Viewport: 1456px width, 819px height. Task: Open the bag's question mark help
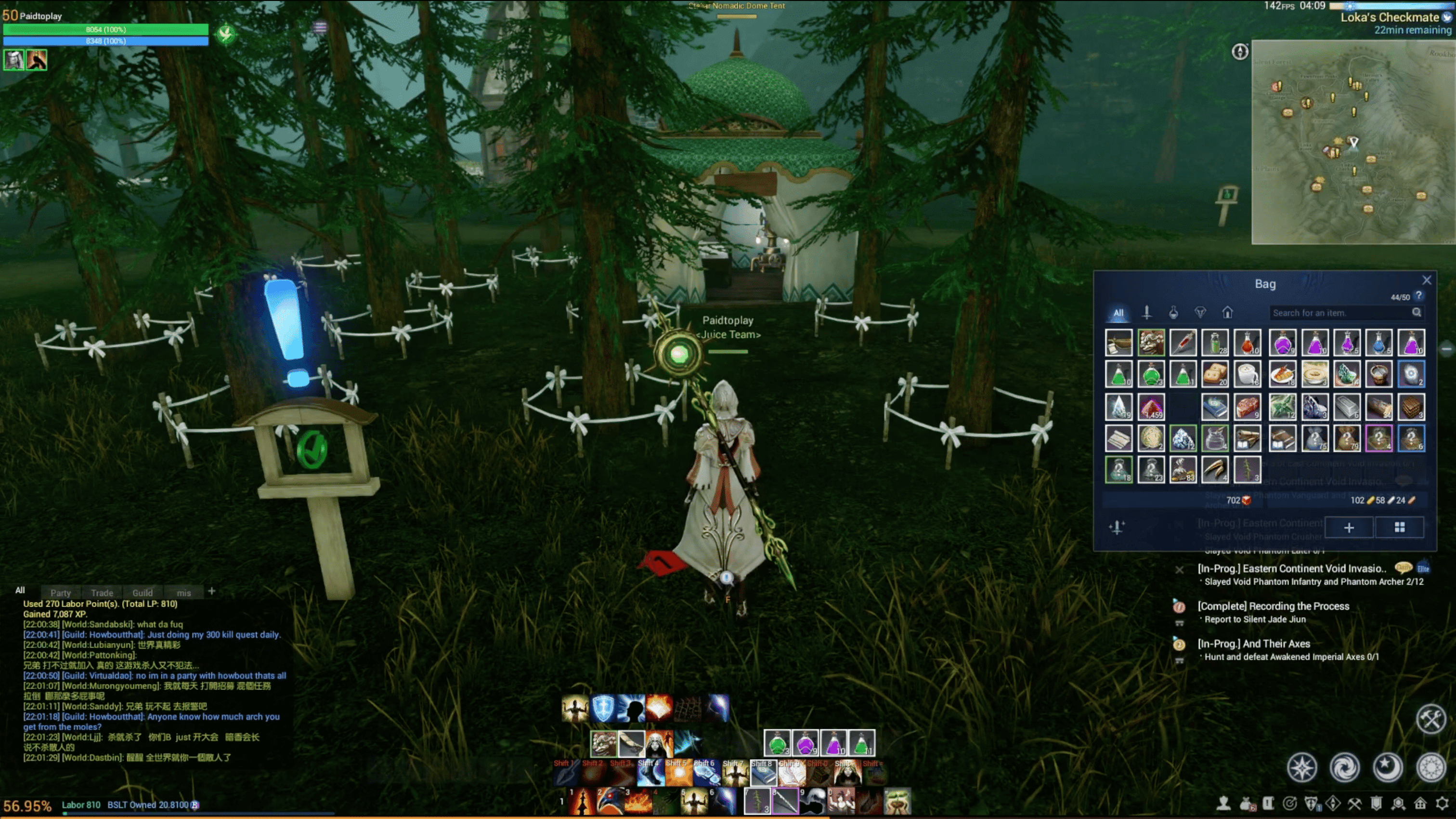[x=1419, y=295]
